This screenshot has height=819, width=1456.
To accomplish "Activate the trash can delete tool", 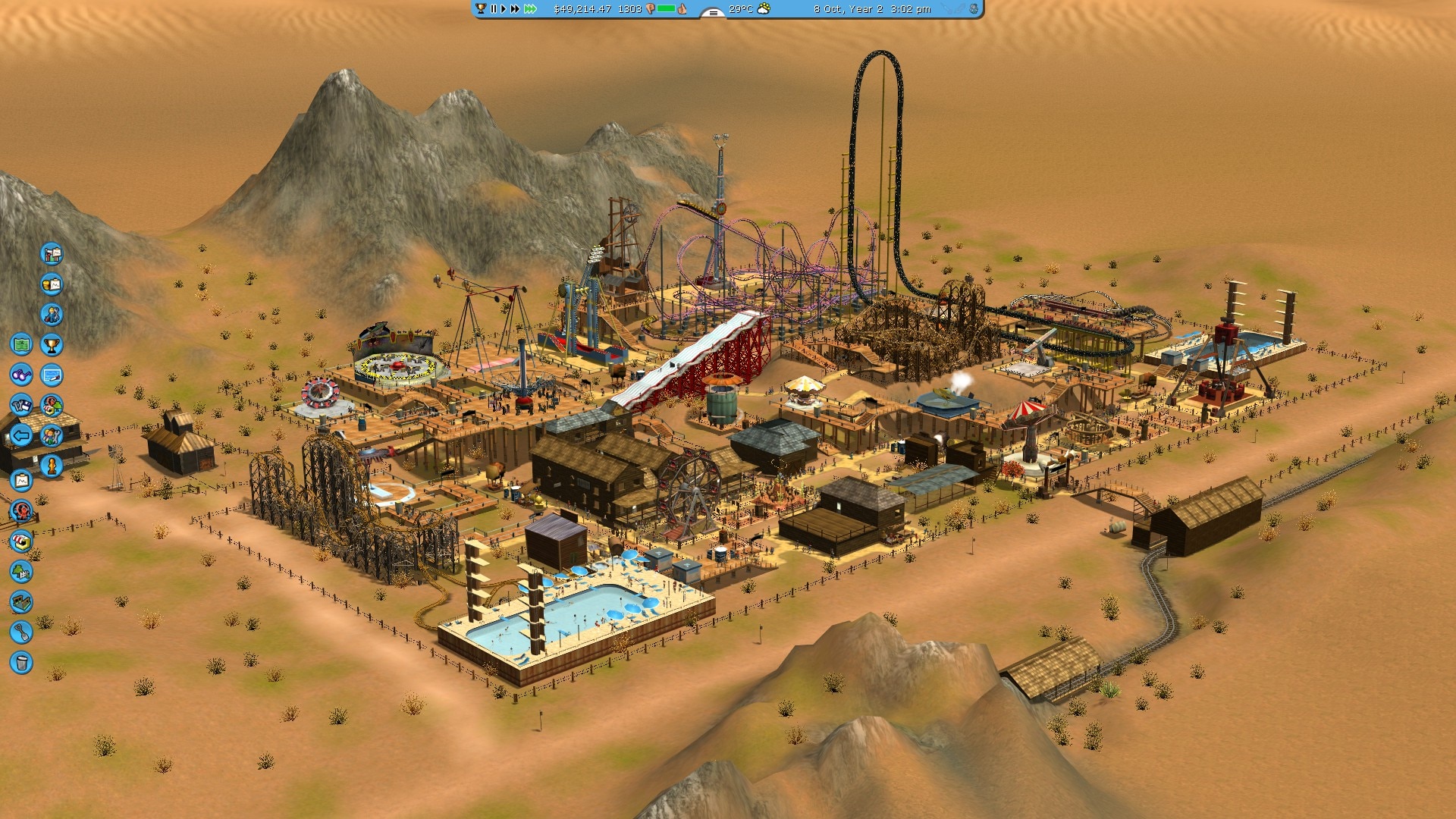I will [21, 663].
